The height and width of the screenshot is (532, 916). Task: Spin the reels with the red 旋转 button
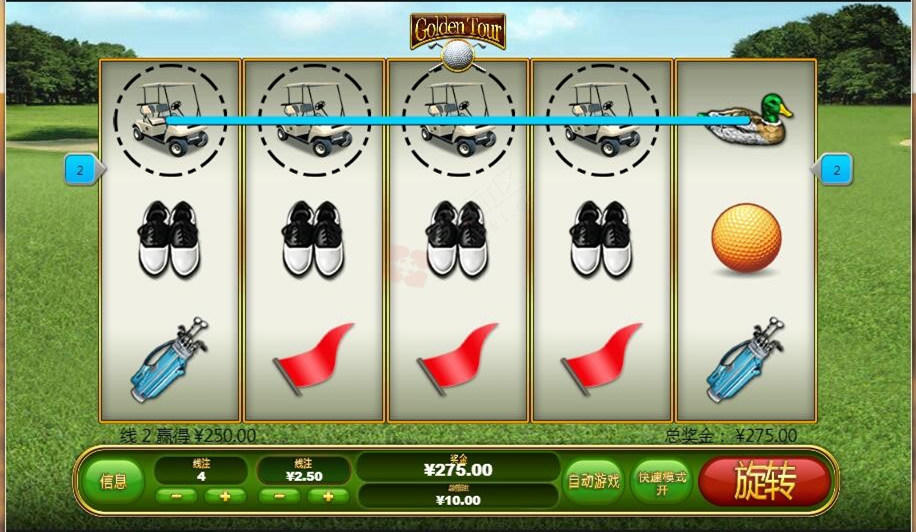coord(764,482)
